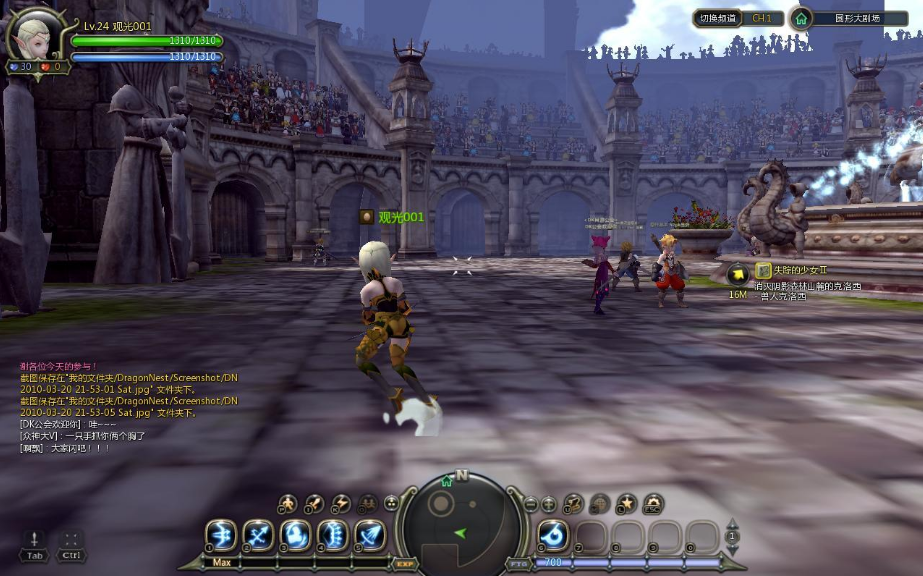Click the Tab toggle icon
The width and height of the screenshot is (923, 576).
click(35, 541)
